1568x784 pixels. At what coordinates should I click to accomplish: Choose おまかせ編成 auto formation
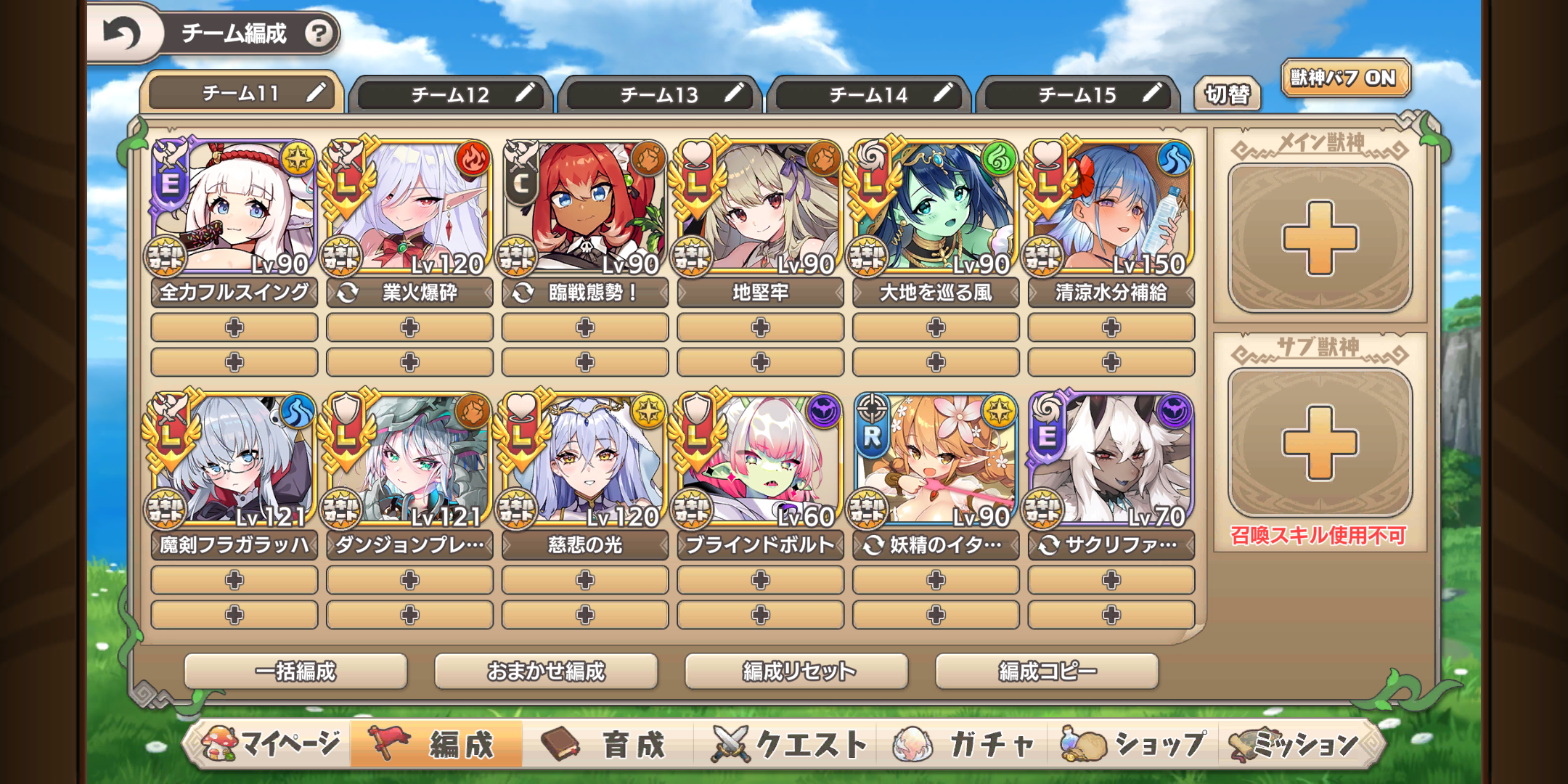click(546, 671)
